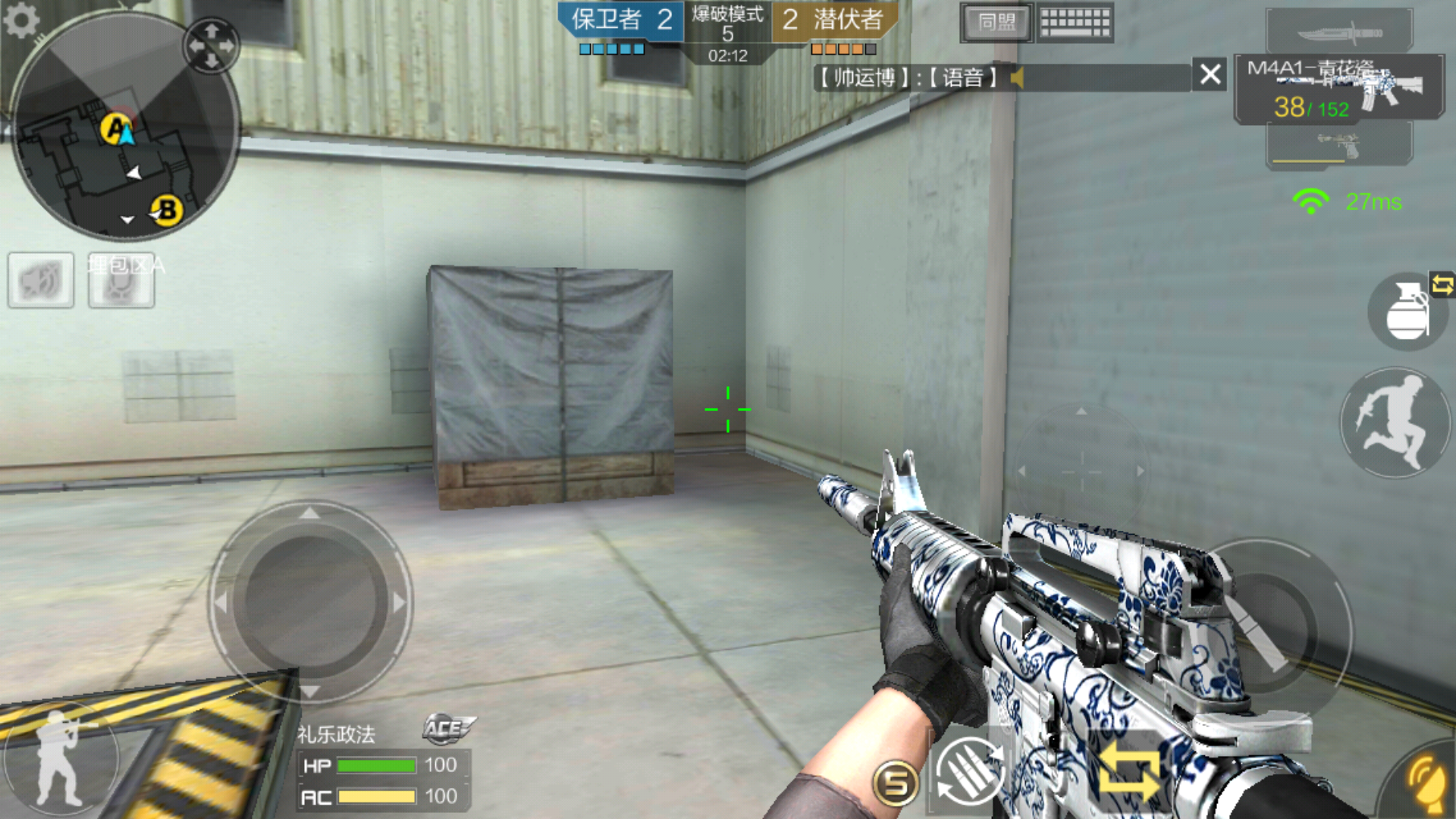Tap the crouch stance button
Screen dimensions: 1456x819
point(59,758)
